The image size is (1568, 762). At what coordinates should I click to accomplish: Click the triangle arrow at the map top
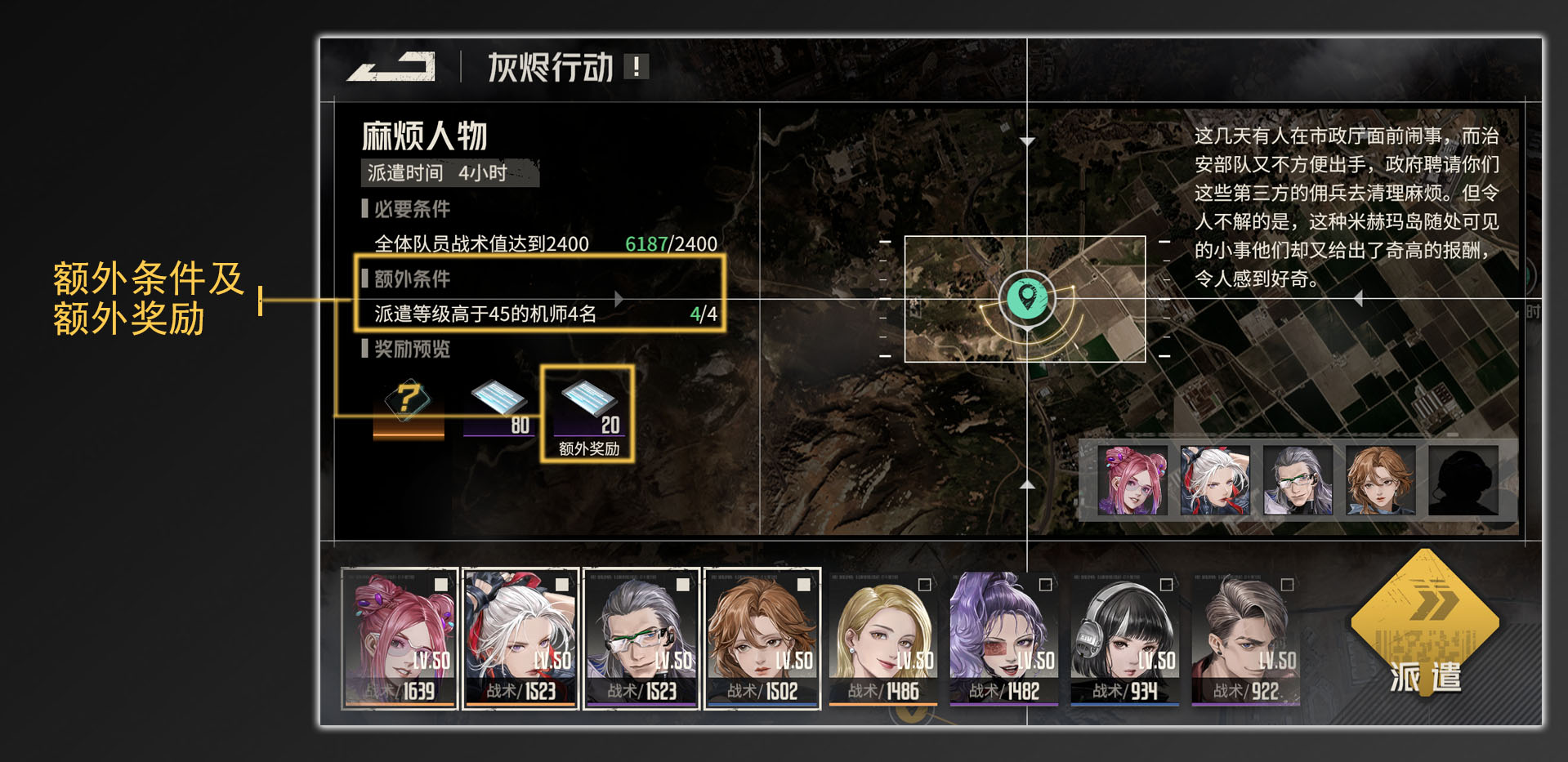(x=1027, y=139)
